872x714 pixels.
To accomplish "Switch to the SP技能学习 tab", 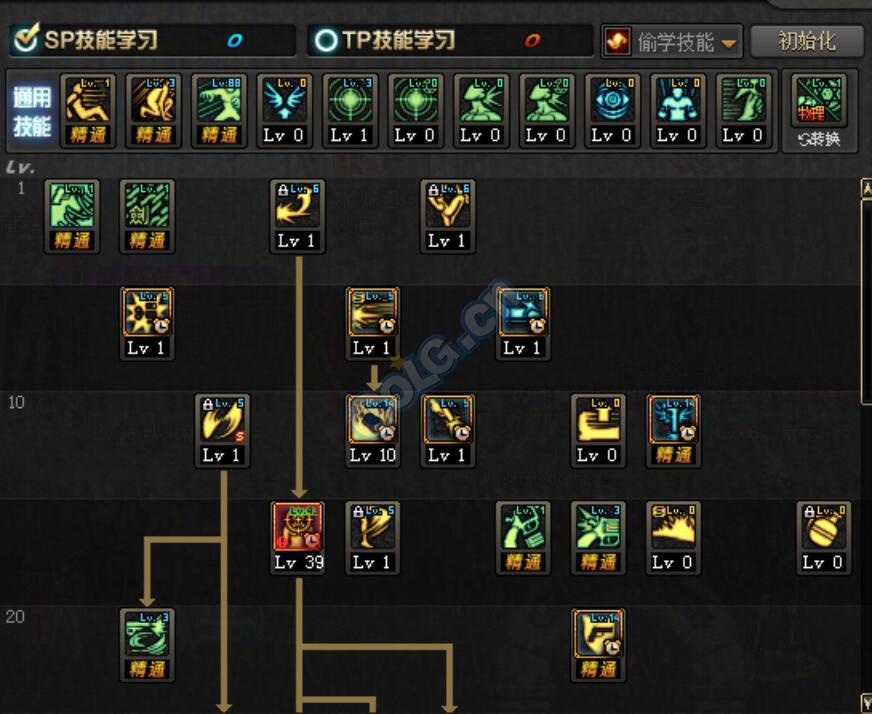I will point(152,41).
